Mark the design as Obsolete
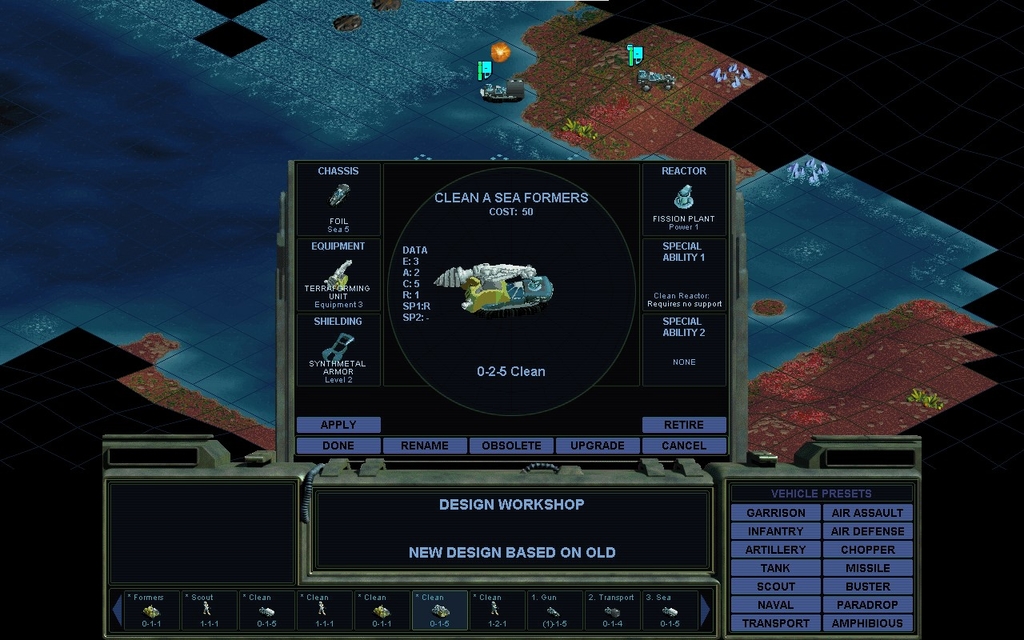Viewport: 1024px width, 640px height. click(x=511, y=446)
